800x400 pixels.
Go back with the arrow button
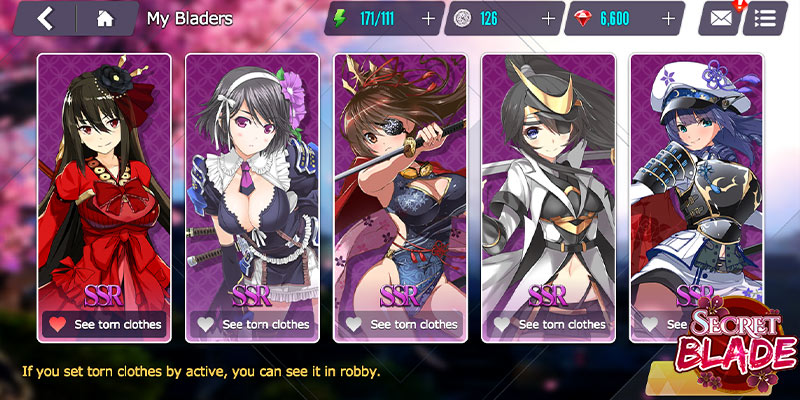(44, 18)
